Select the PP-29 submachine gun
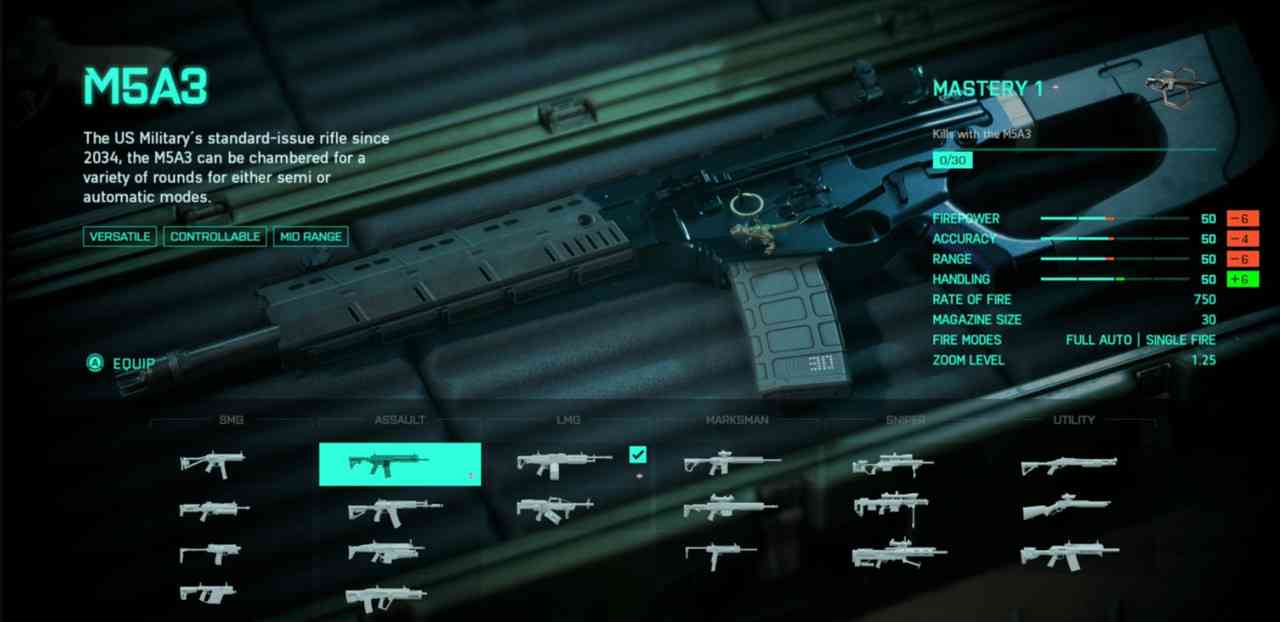 [x=214, y=510]
